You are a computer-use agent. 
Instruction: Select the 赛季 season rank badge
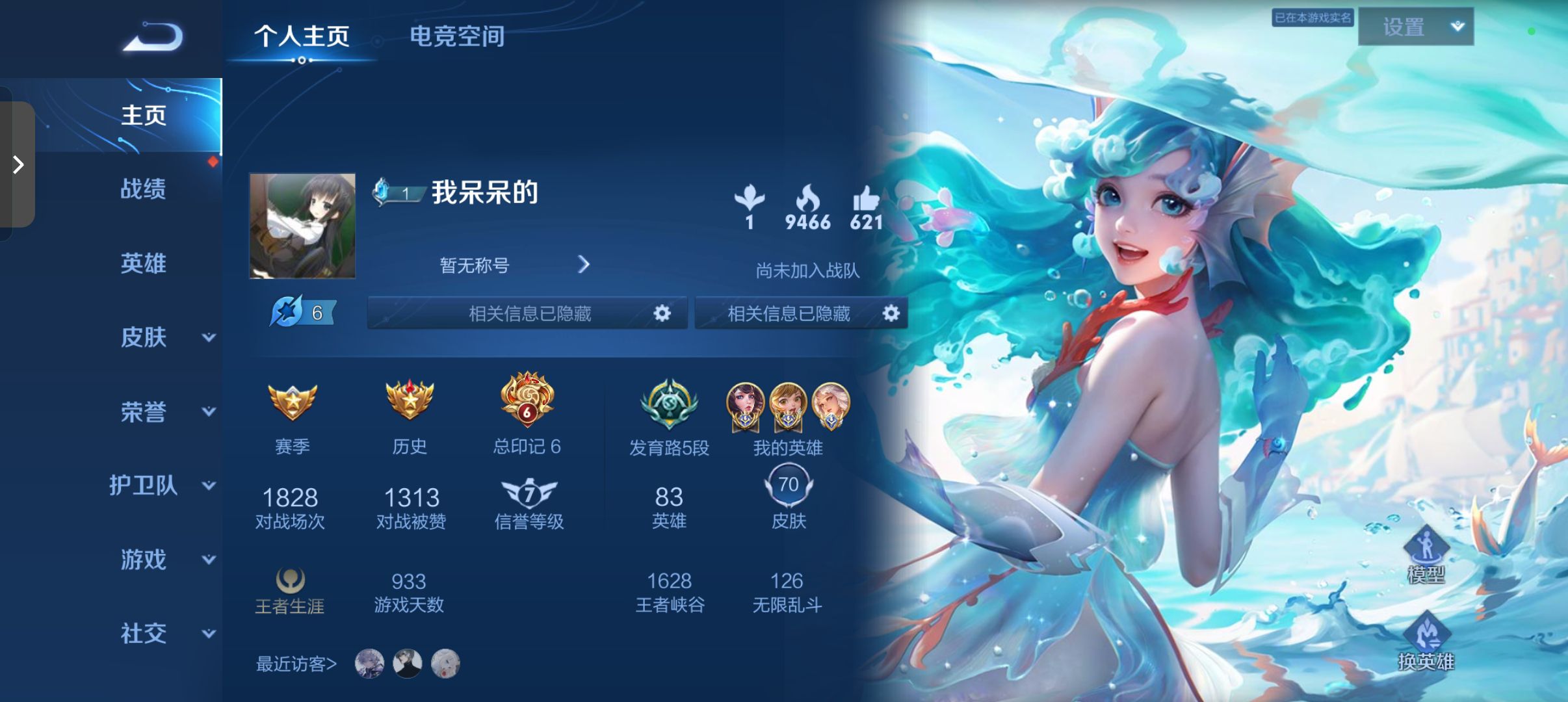tap(292, 403)
